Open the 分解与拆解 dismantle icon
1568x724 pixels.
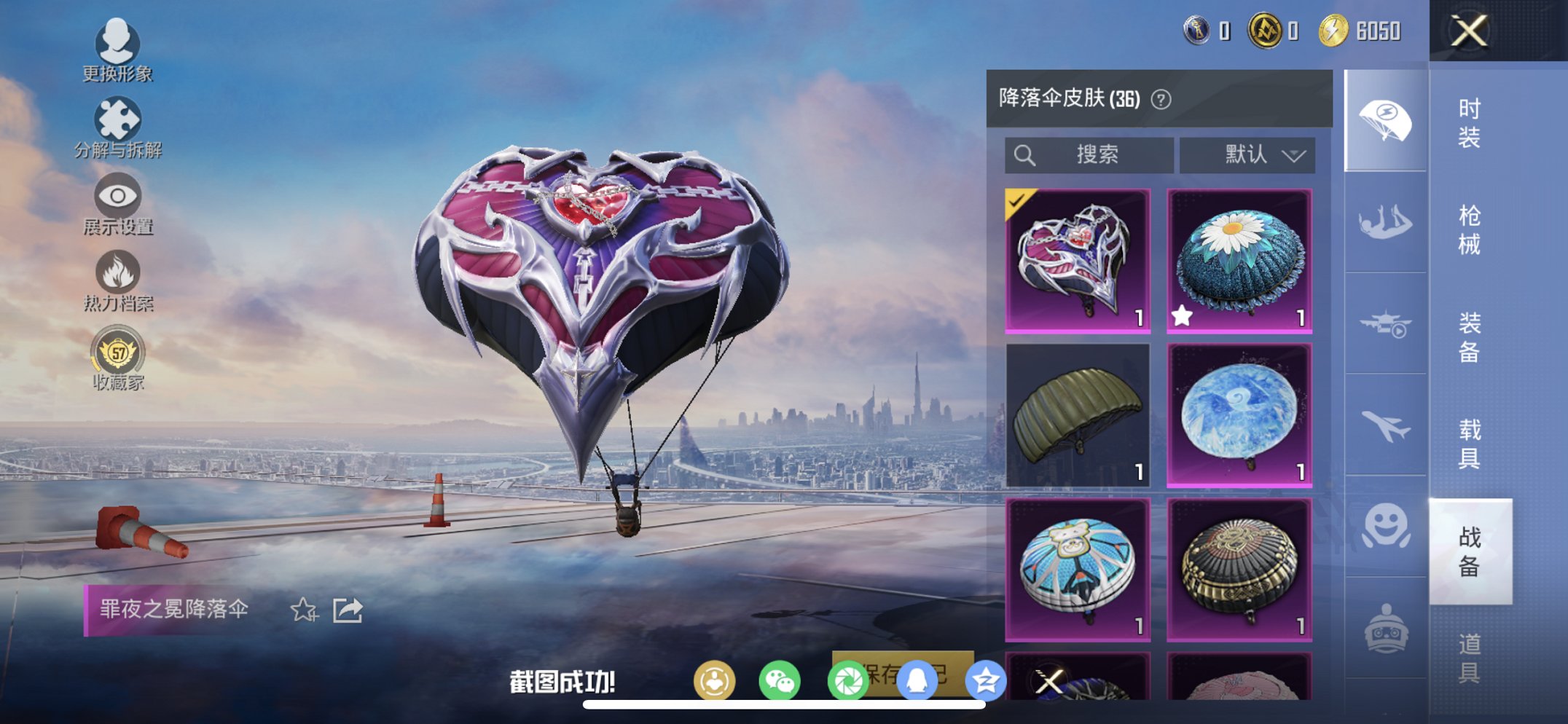click(119, 118)
